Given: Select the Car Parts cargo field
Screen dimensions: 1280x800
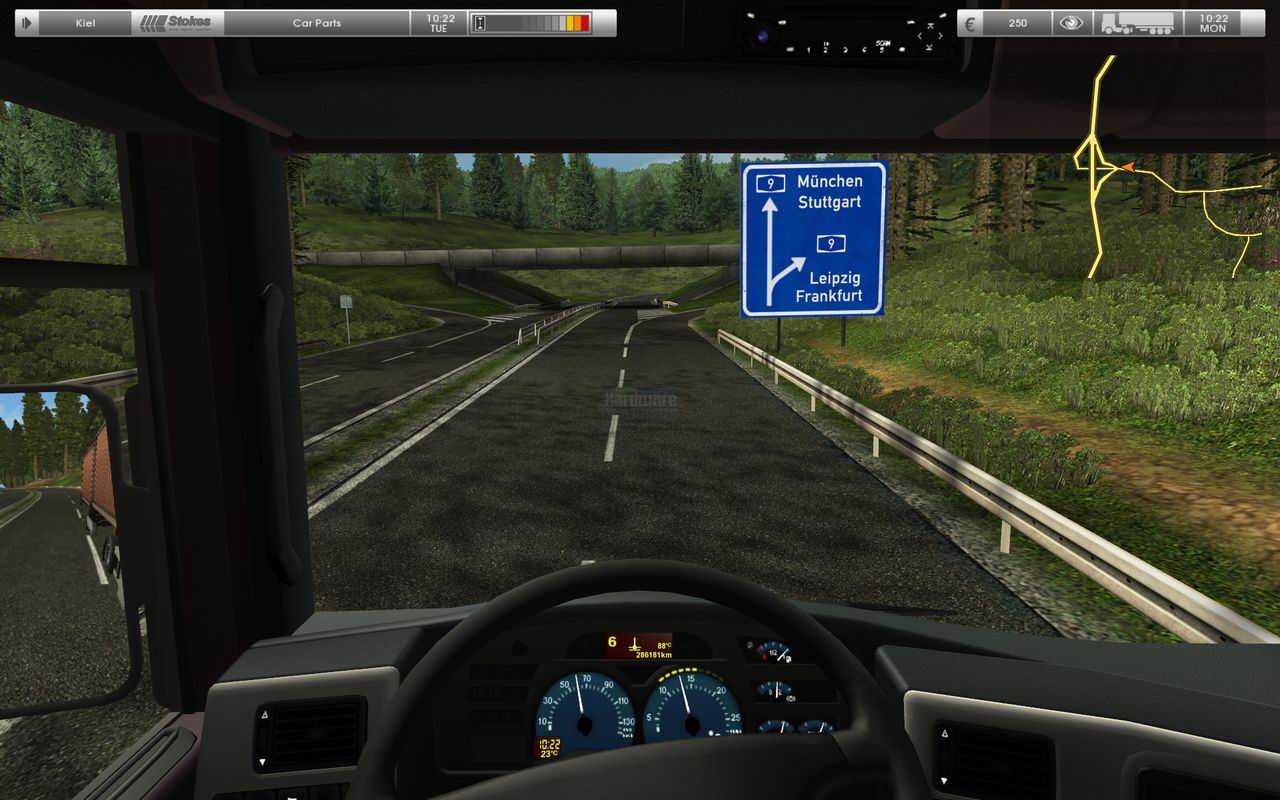Looking at the screenshot, I should [x=316, y=23].
